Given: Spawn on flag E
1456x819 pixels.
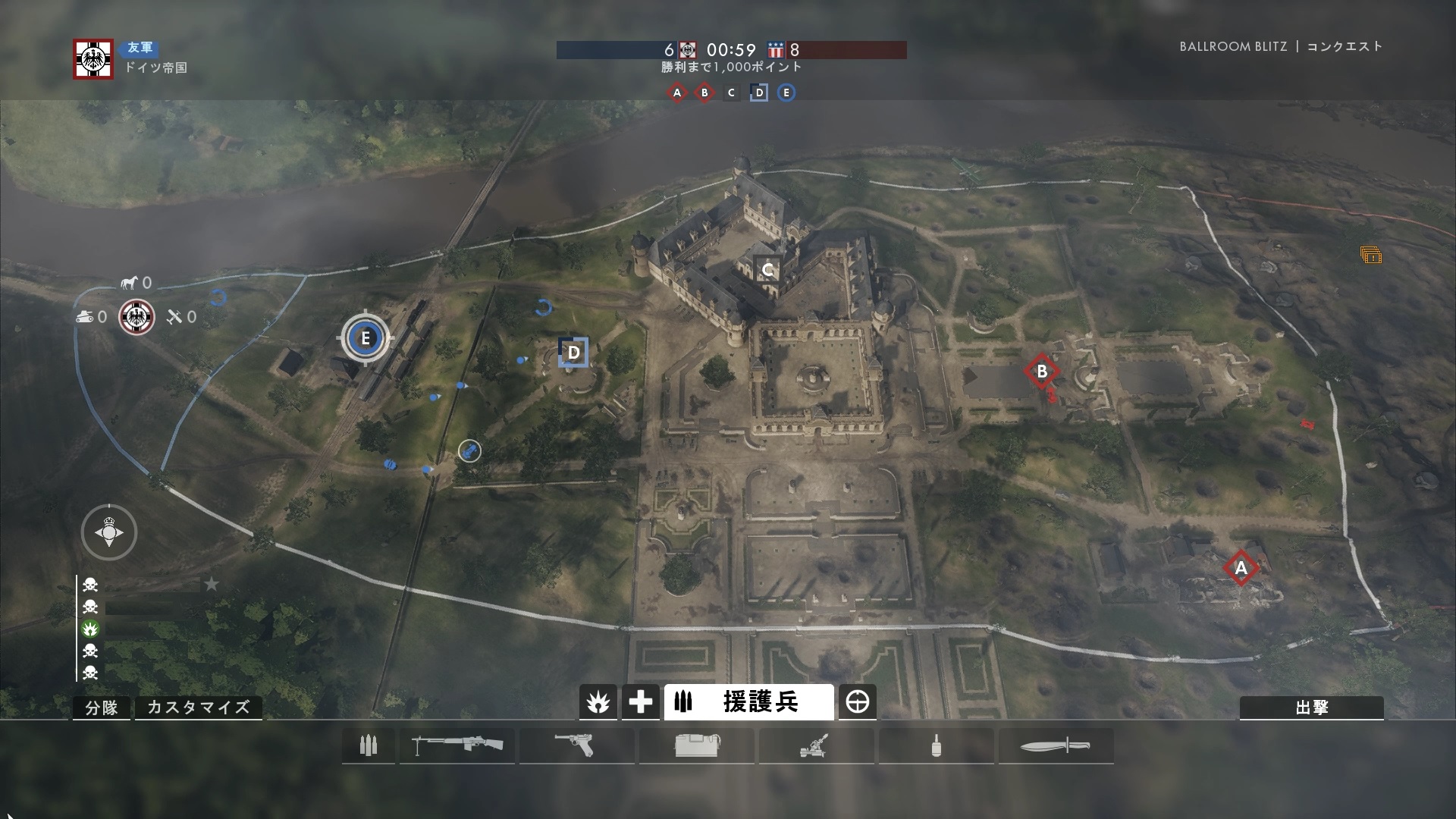Looking at the screenshot, I should coord(366,338).
